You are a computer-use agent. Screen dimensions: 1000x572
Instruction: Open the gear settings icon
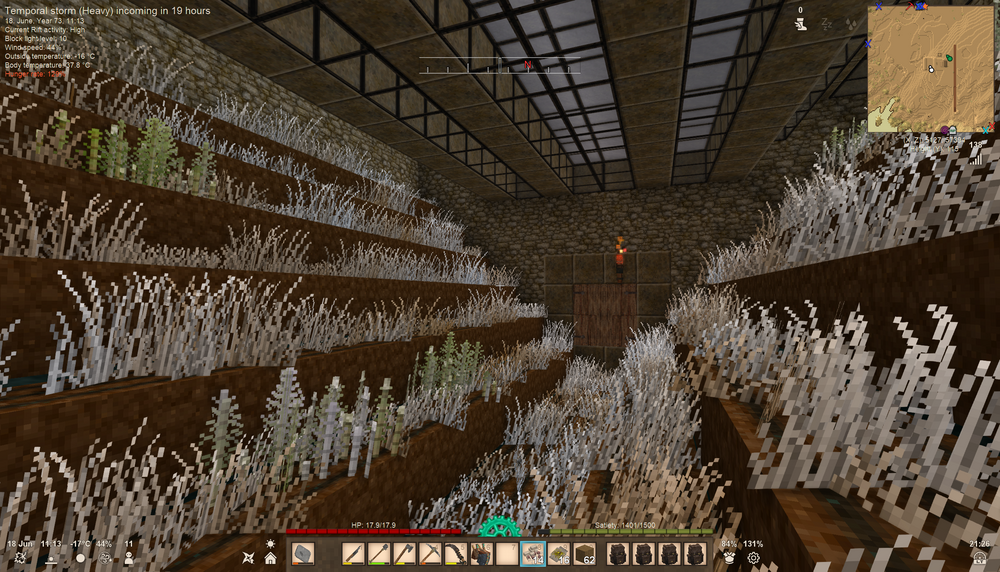click(x=753, y=558)
